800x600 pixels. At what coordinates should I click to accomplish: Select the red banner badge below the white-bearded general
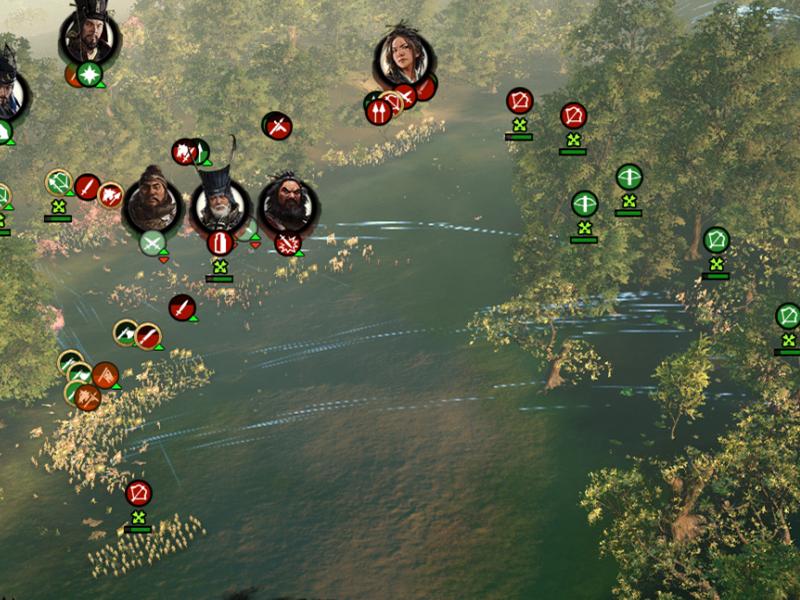click(220, 243)
